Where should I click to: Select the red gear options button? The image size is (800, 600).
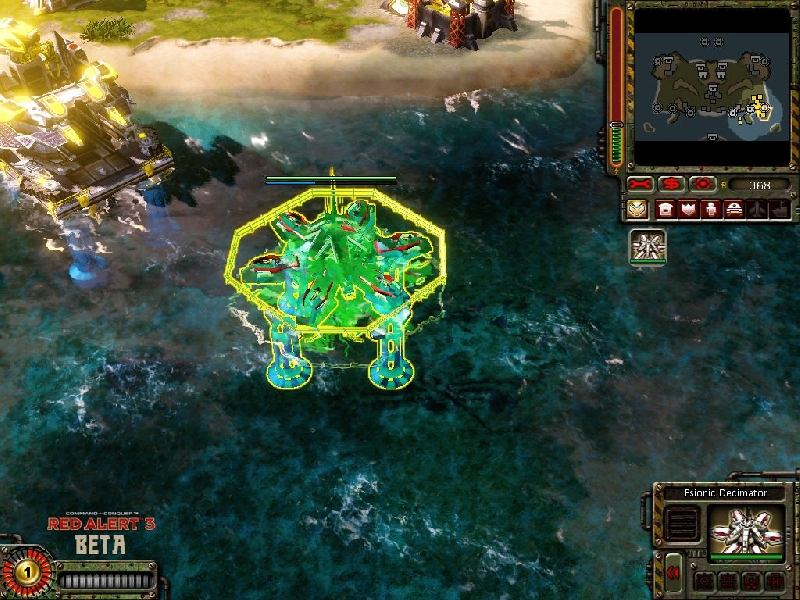703,185
